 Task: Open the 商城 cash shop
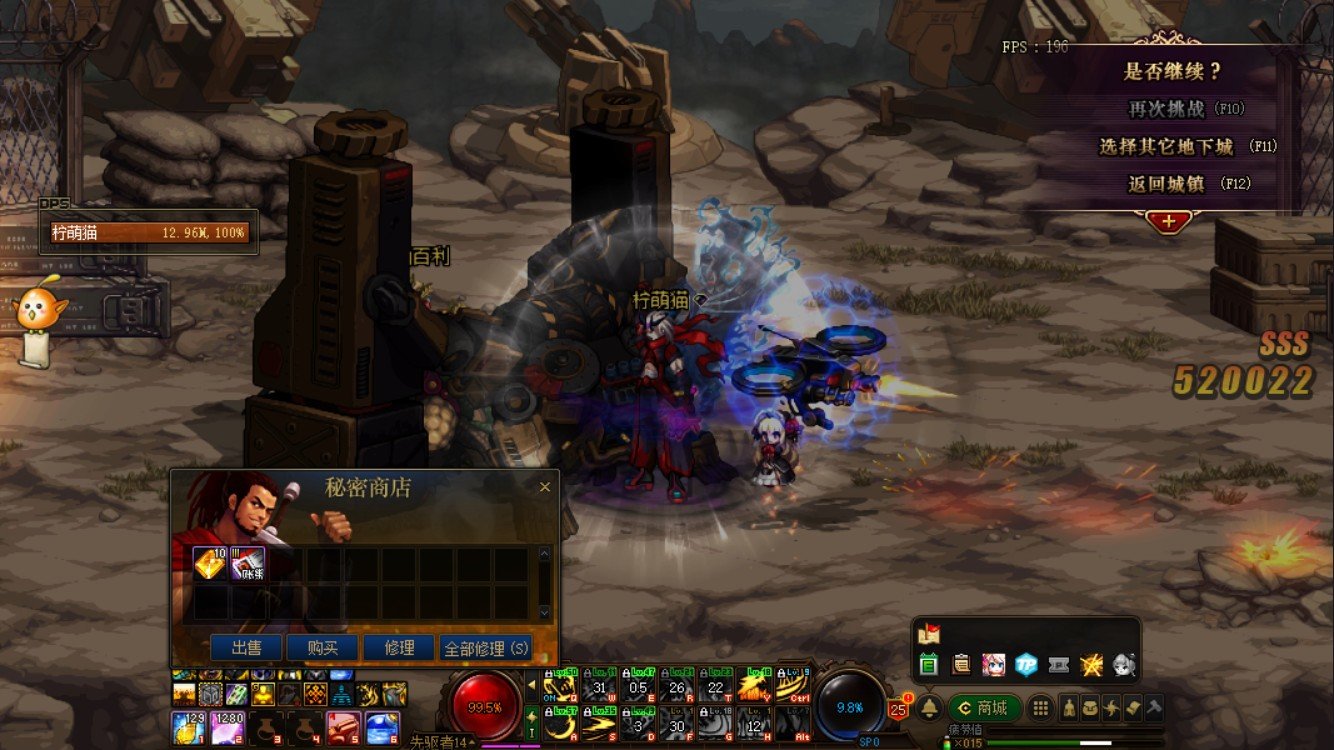[x=984, y=708]
